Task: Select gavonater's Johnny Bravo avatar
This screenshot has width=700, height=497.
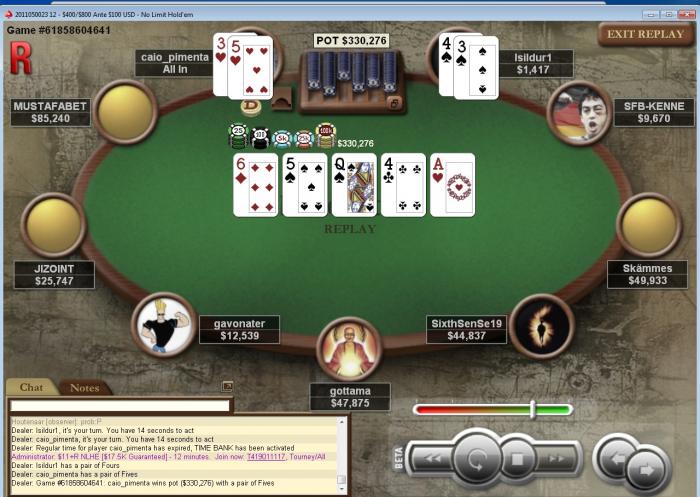Action: [163, 324]
